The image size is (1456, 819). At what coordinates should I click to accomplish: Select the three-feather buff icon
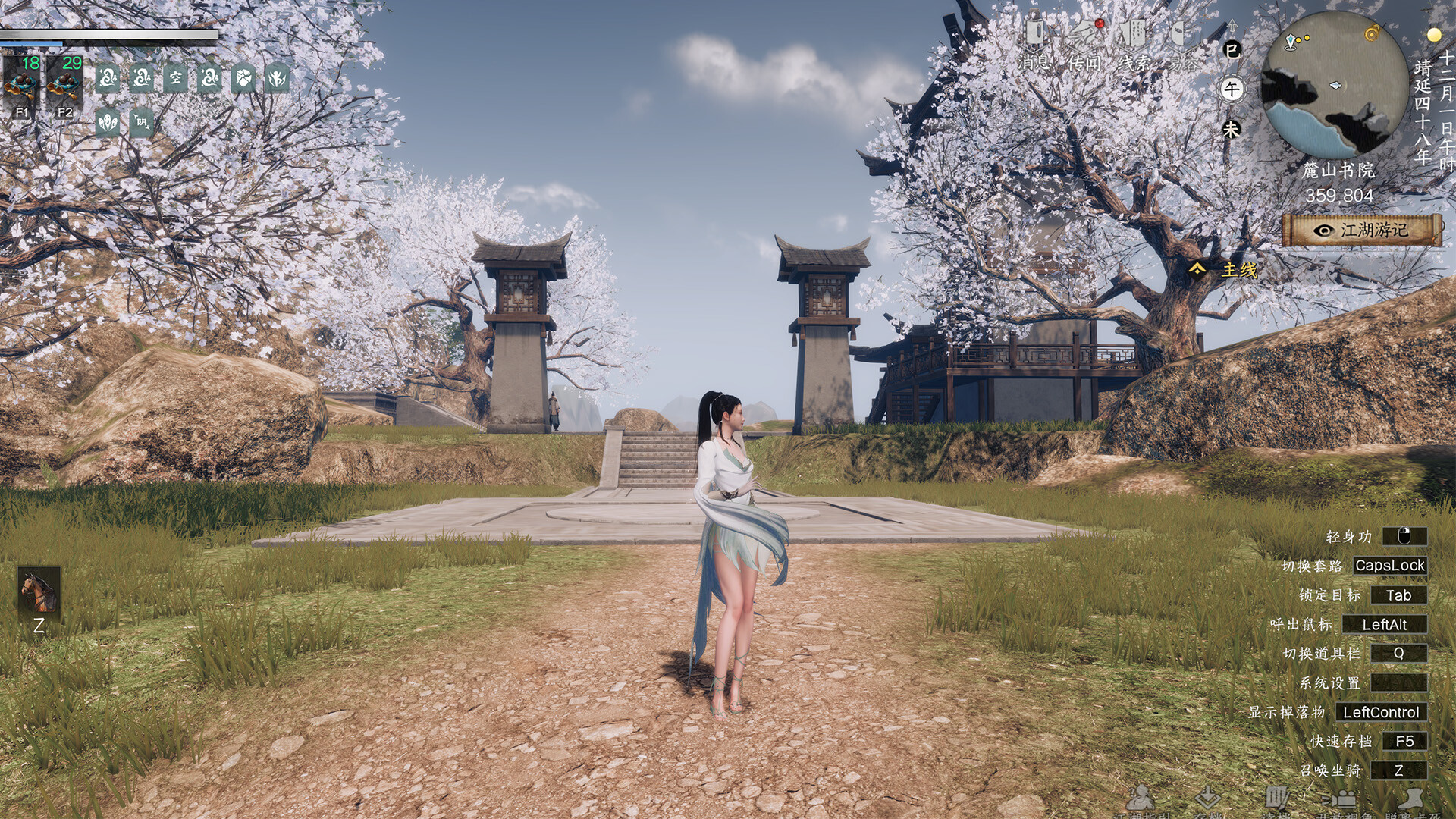tap(108, 121)
